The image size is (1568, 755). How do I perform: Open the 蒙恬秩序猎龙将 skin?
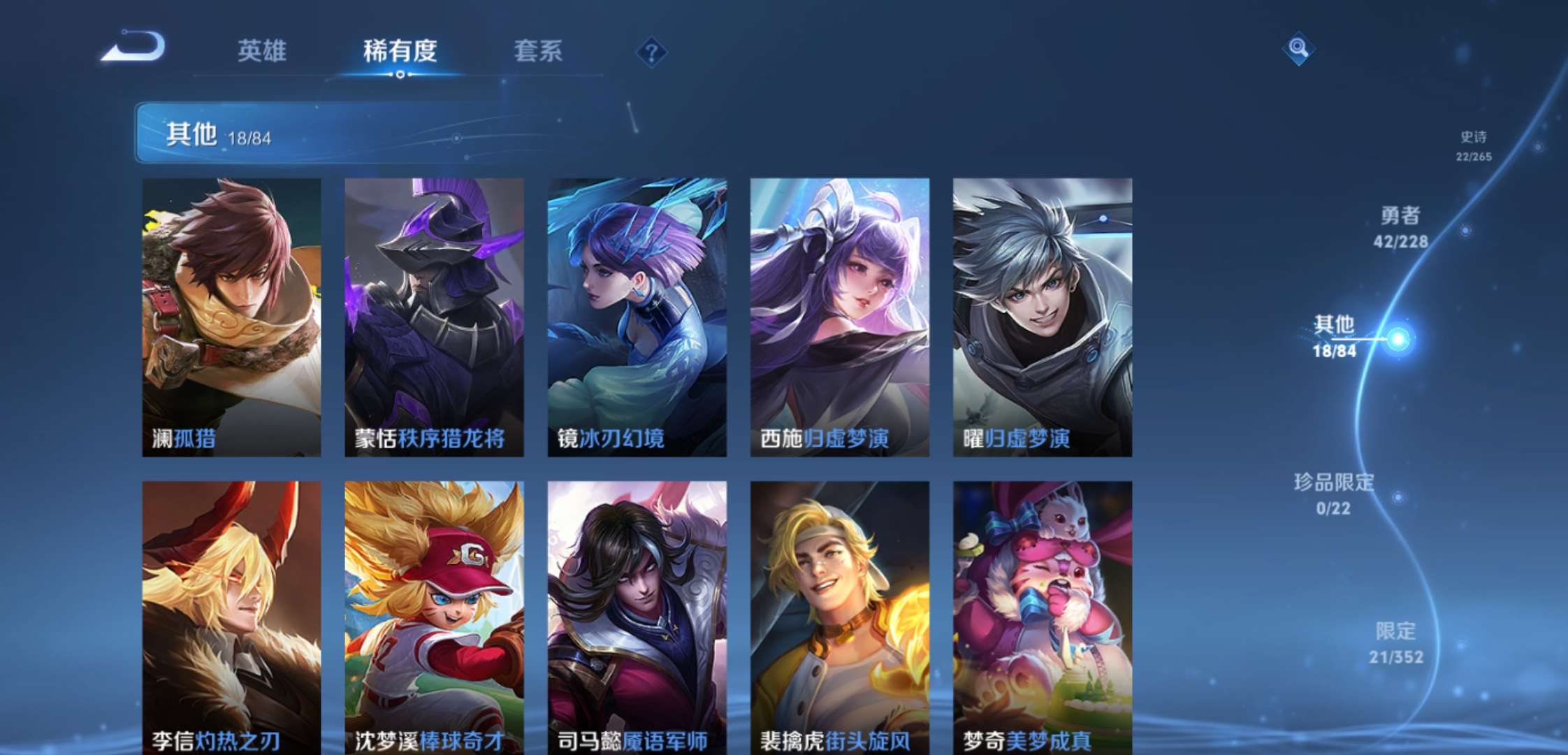pos(433,315)
